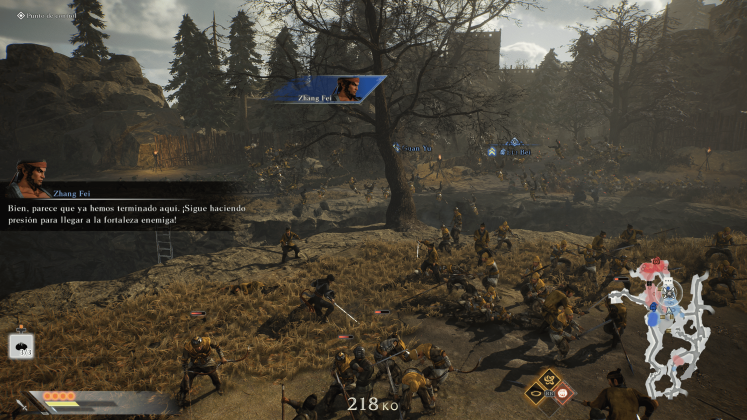Viewport: 747px width, 420px height.
Task: Trigger the red diamond skill icon
Action: [563, 394]
